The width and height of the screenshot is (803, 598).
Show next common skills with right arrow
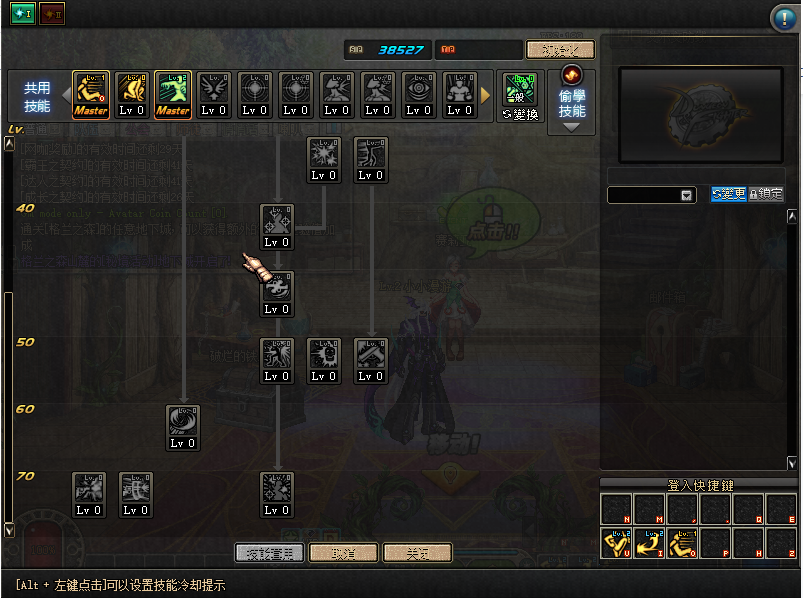coord(487,95)
